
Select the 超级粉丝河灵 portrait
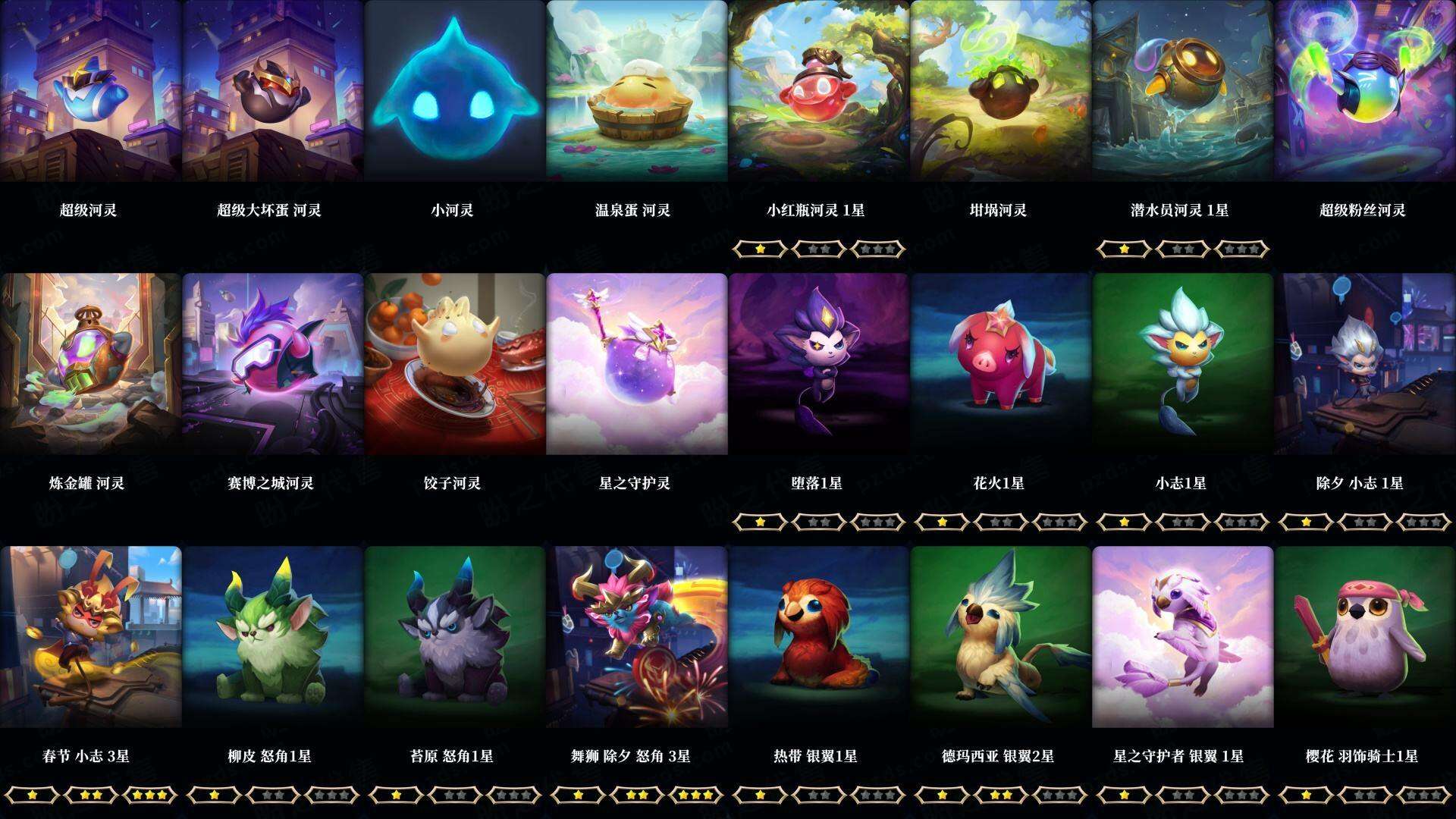coord(1365,91)
